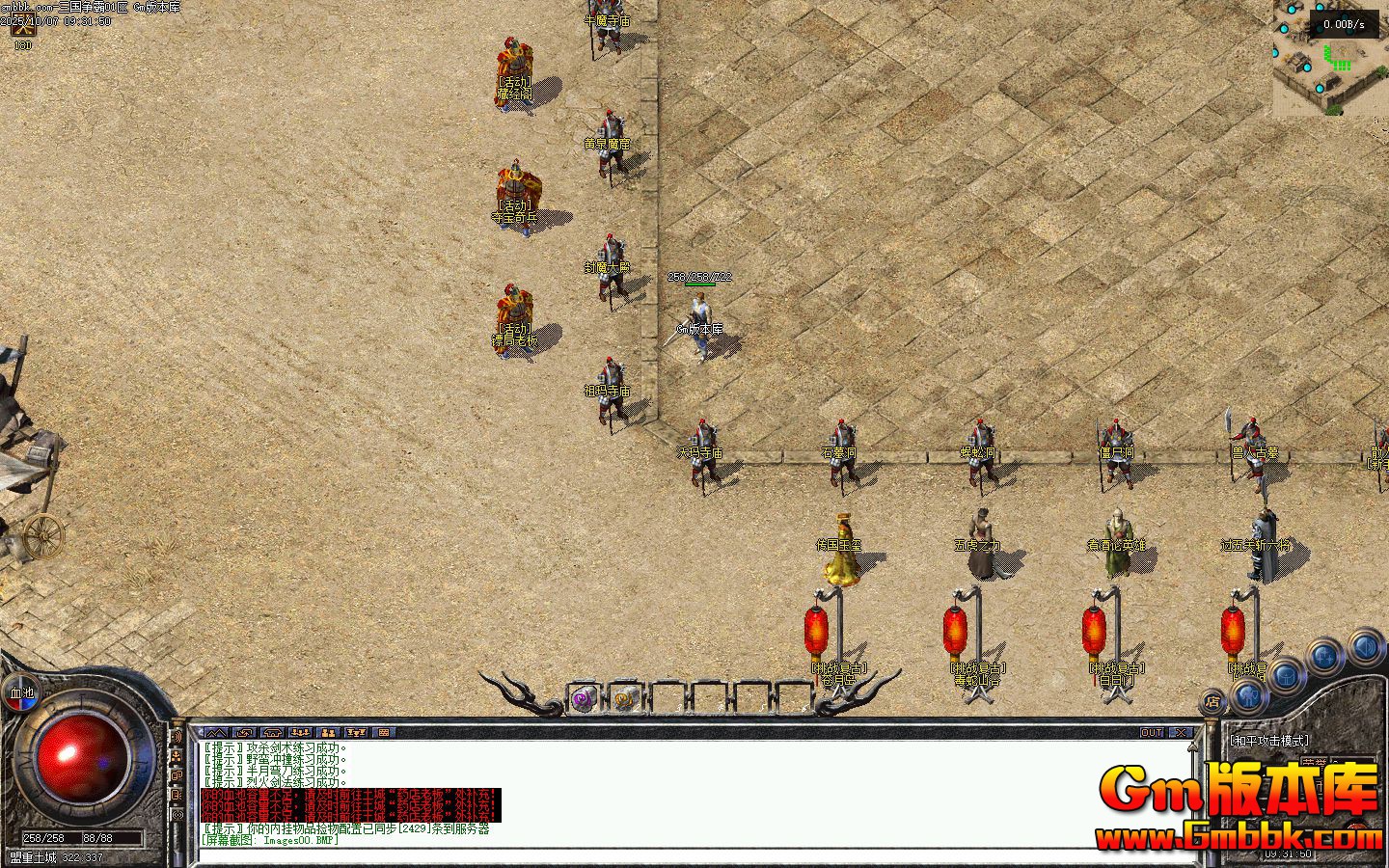Open the minimap in the top corner
The image size is (1389, 868).
click(x=1331, y=58)
